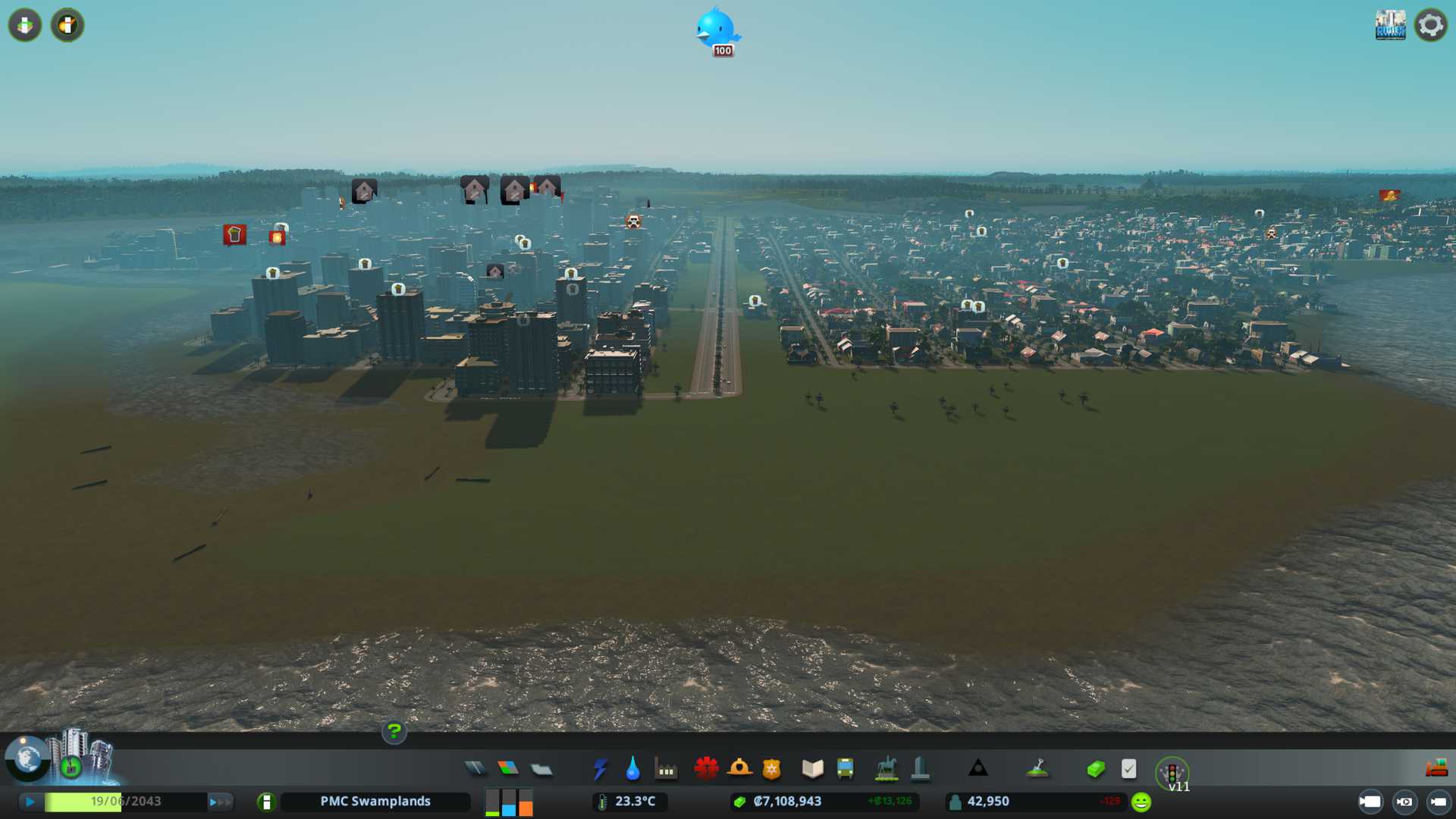The width and height of the screenshot is (1456, 819).
Task: Open the gear options menu
Action: coord(1430,25)
